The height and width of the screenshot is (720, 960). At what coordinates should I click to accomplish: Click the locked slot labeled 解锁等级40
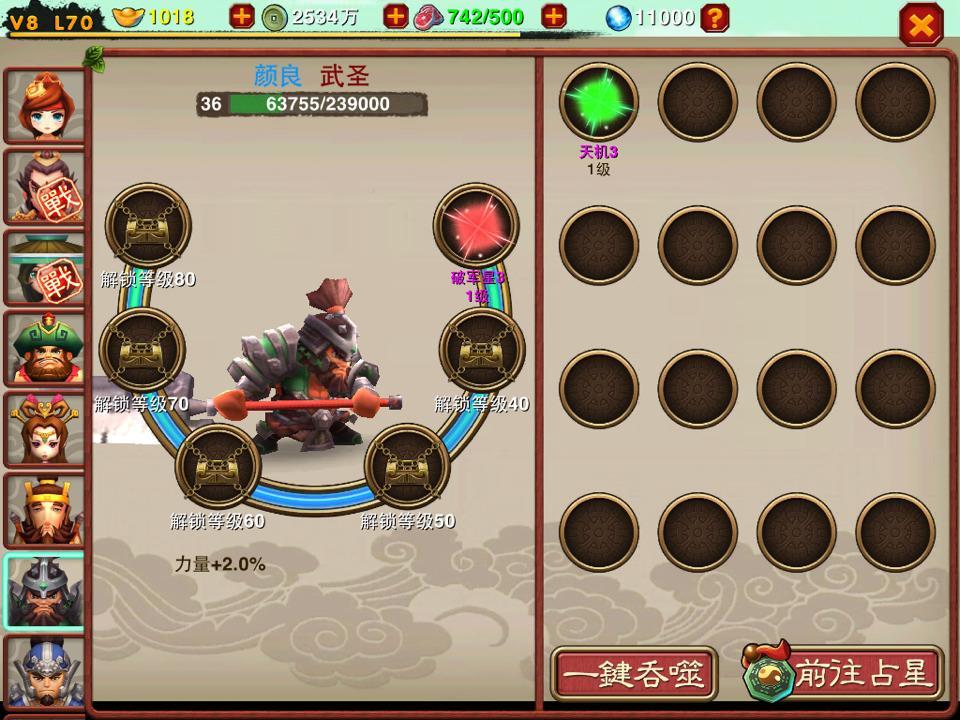pyautogui.click(x=482, y=350)
